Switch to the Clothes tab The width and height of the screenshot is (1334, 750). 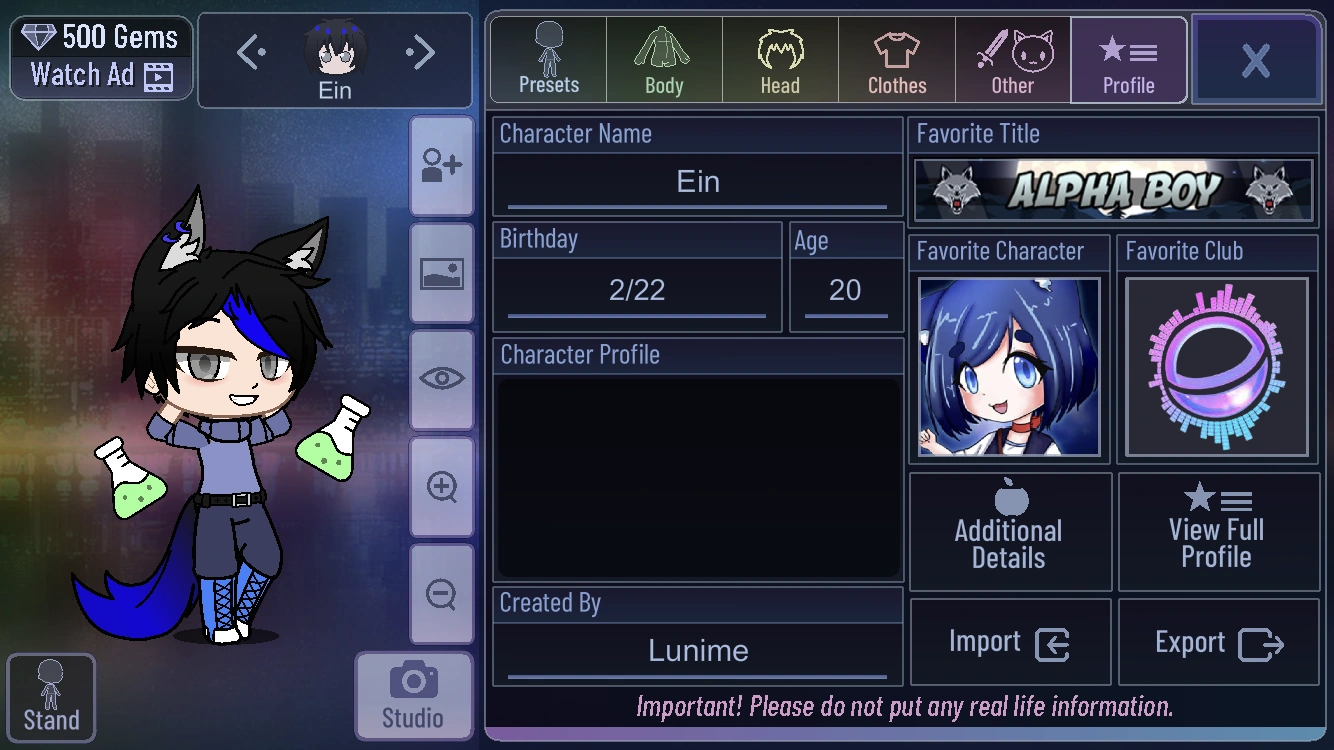[x=896, y=60]
